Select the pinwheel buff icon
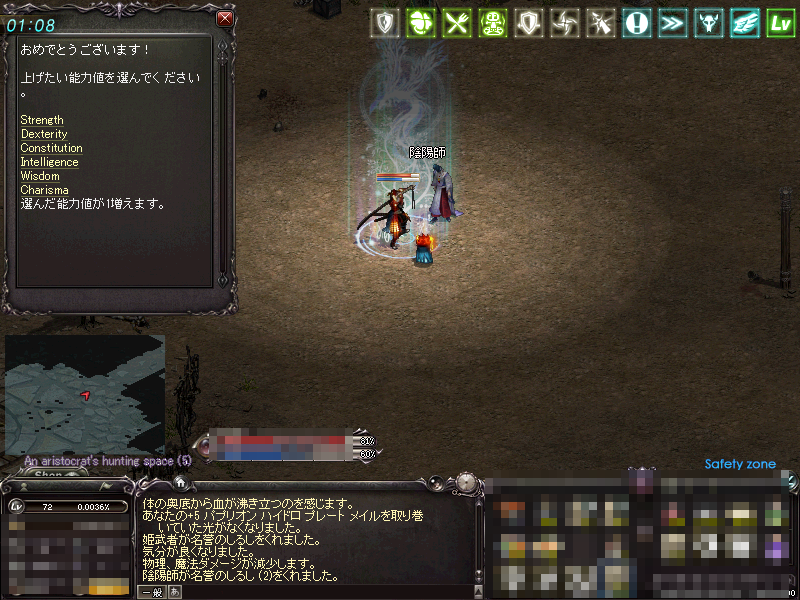The image size is (800, 600). tap(564, 23)
